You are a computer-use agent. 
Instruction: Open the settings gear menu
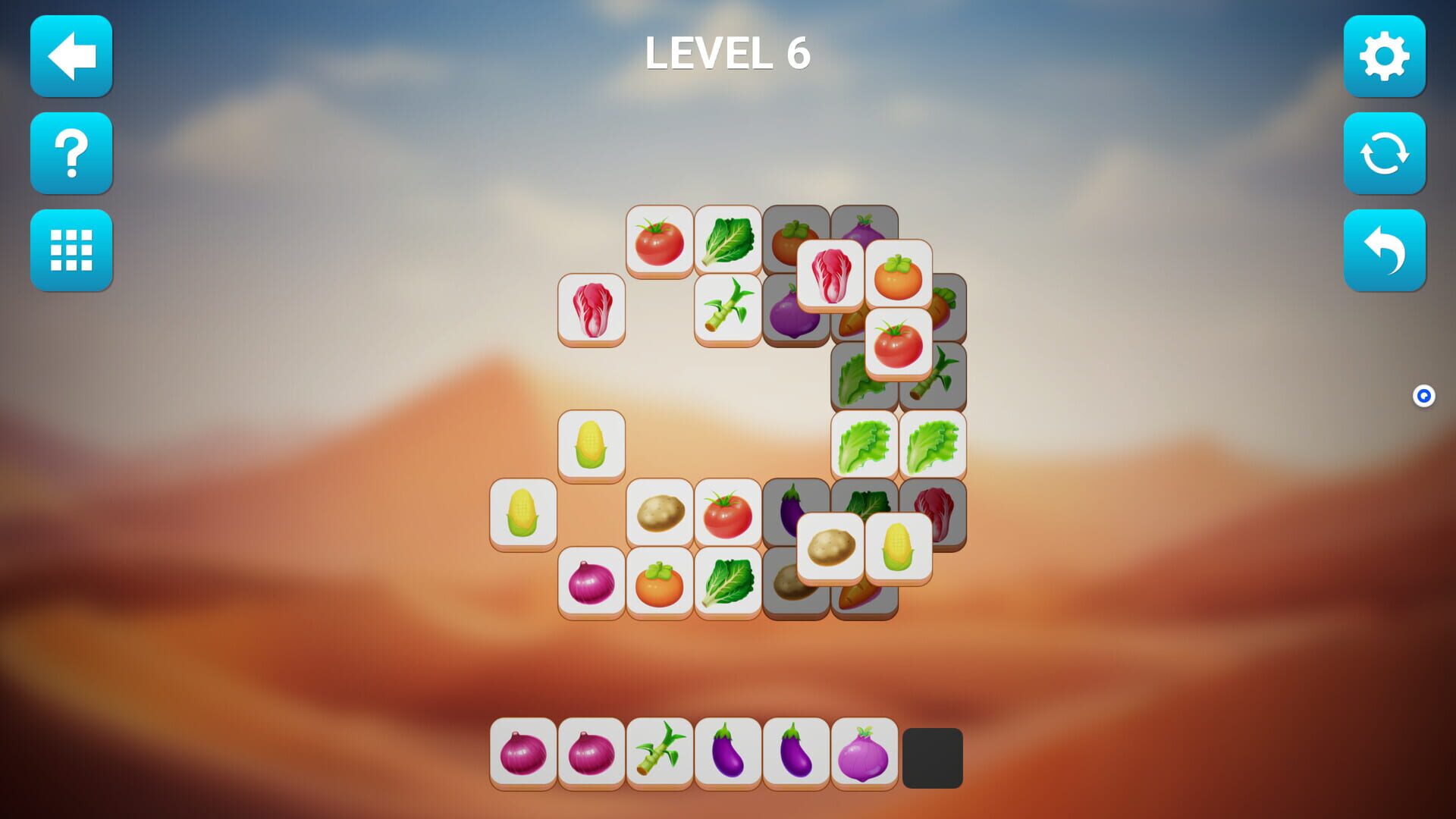1385,57
